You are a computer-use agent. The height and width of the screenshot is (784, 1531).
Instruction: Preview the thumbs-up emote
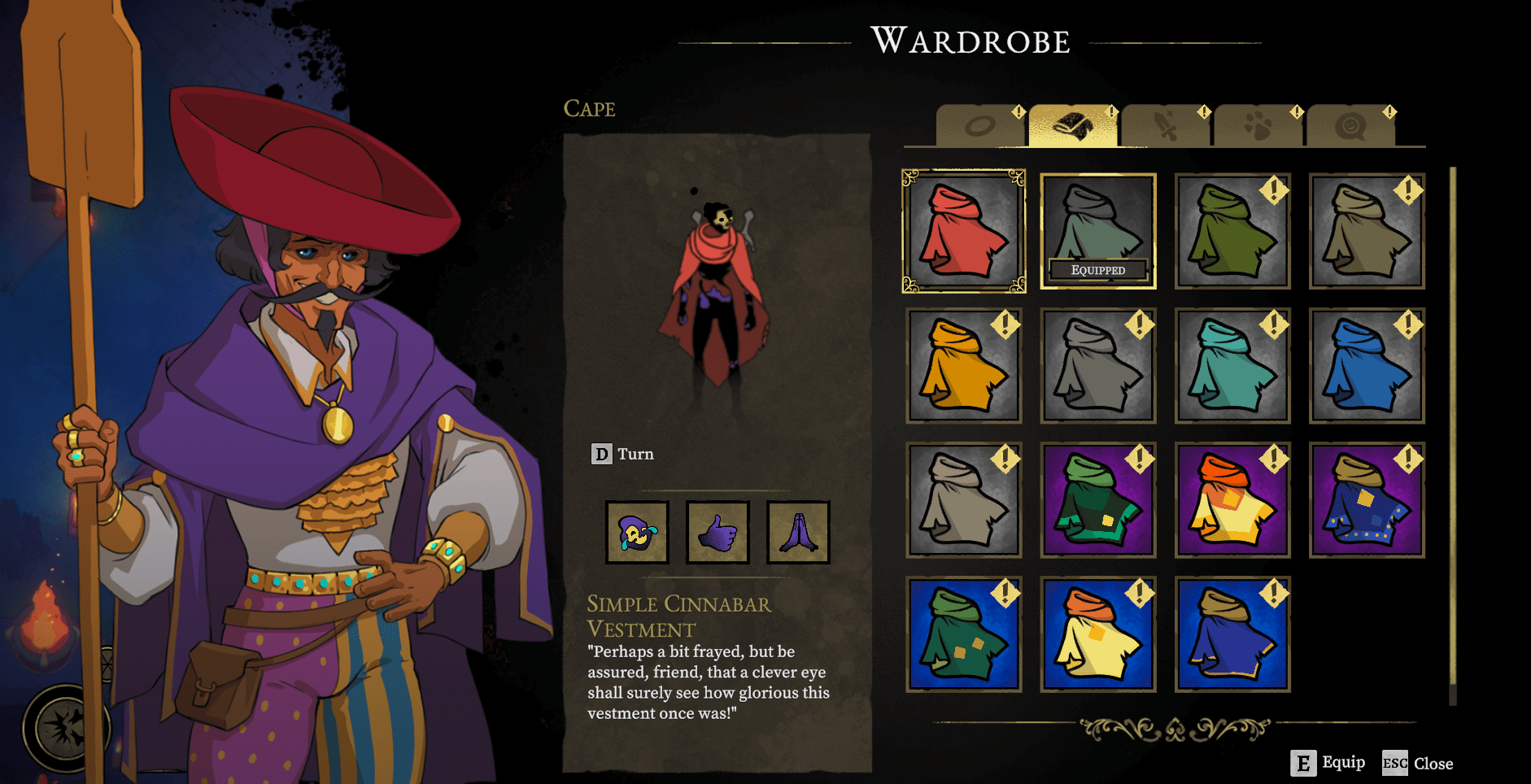tap(718, 533)
